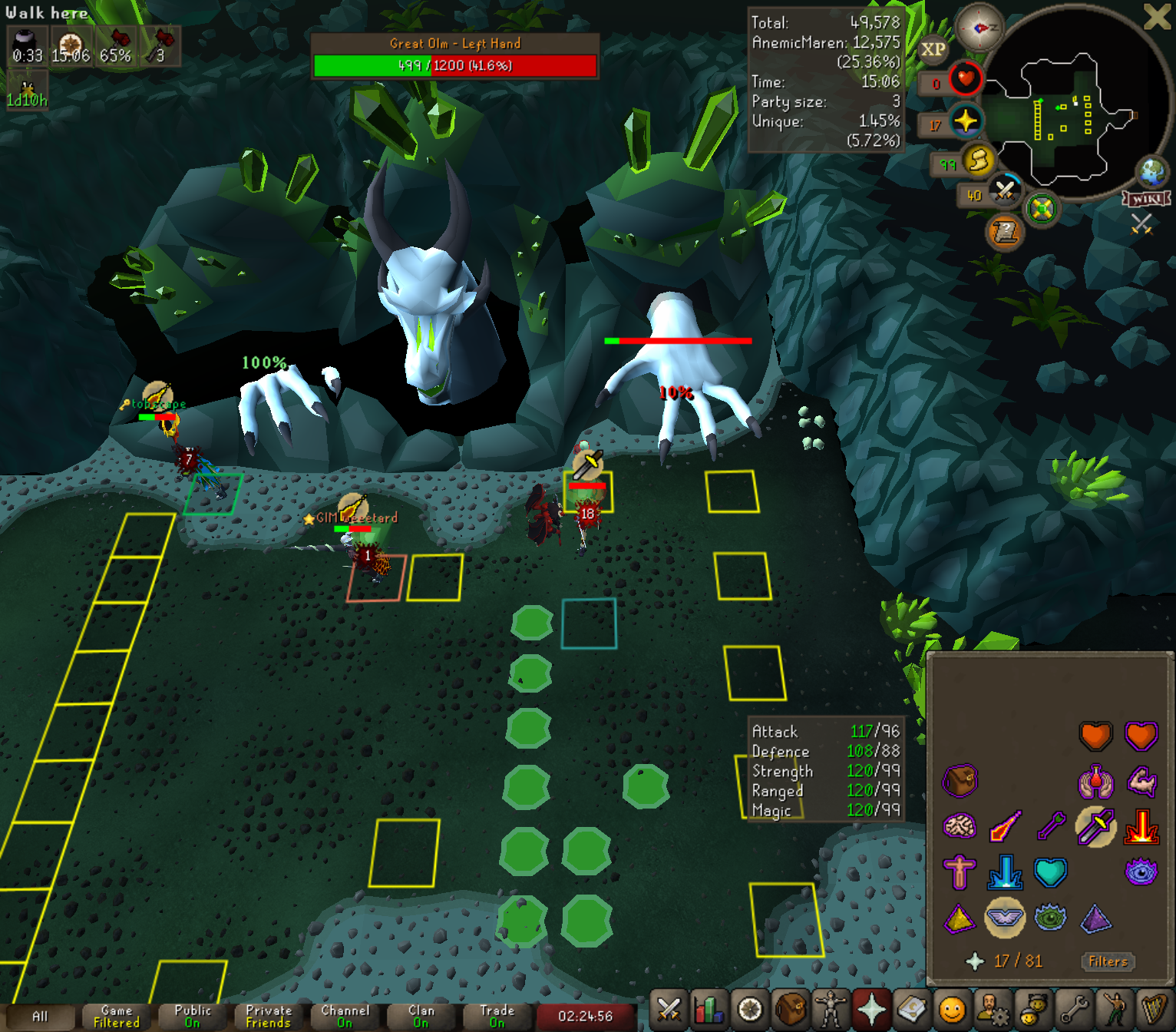Toggle the Protect from Melee sword prayer
Viewport: 1176px width, 1032px height.
pos(1095,827)
